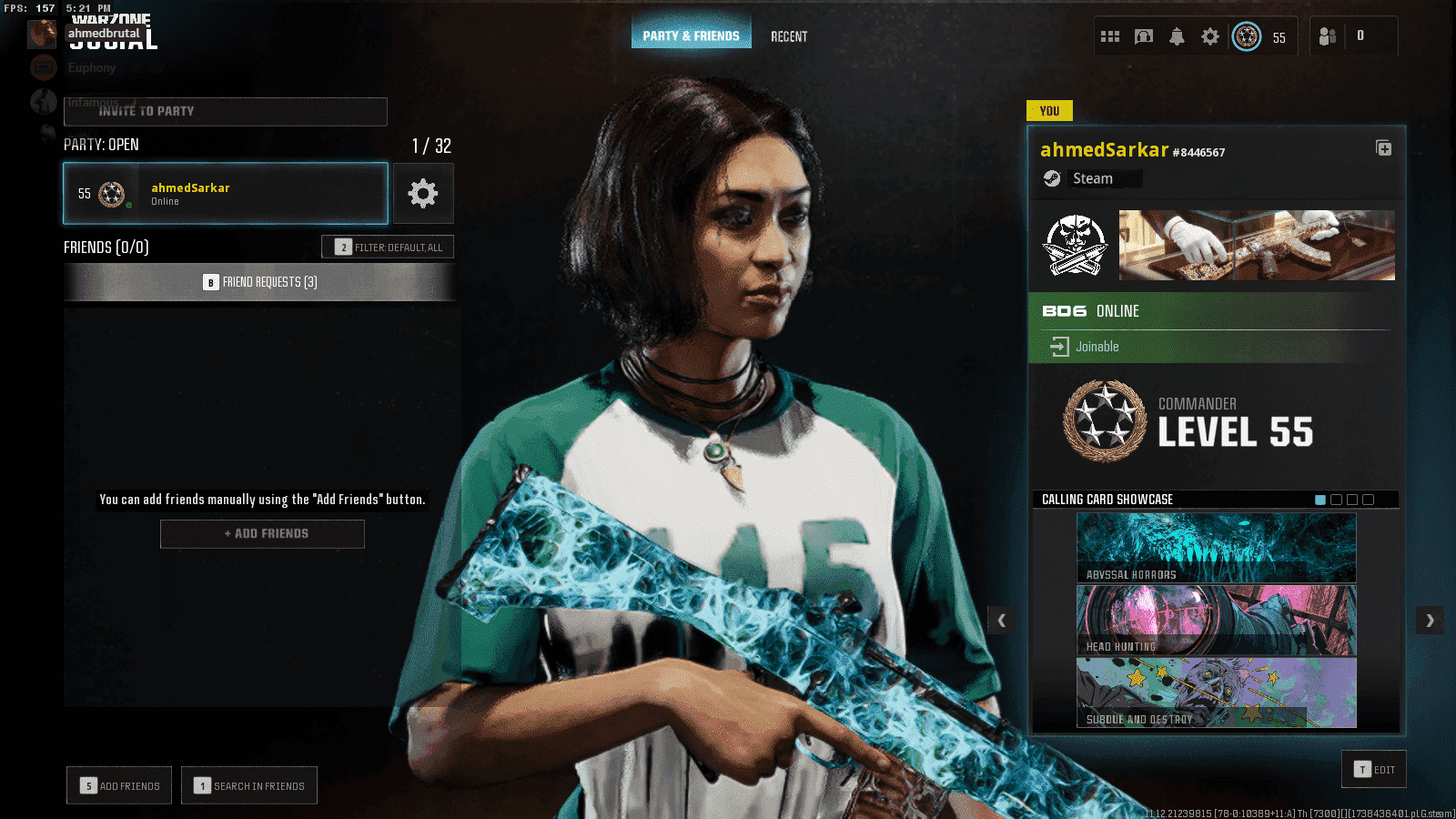Open party settings gear button
The height and width of the screenshot is (819, 1456).
(x=423, y=193)
